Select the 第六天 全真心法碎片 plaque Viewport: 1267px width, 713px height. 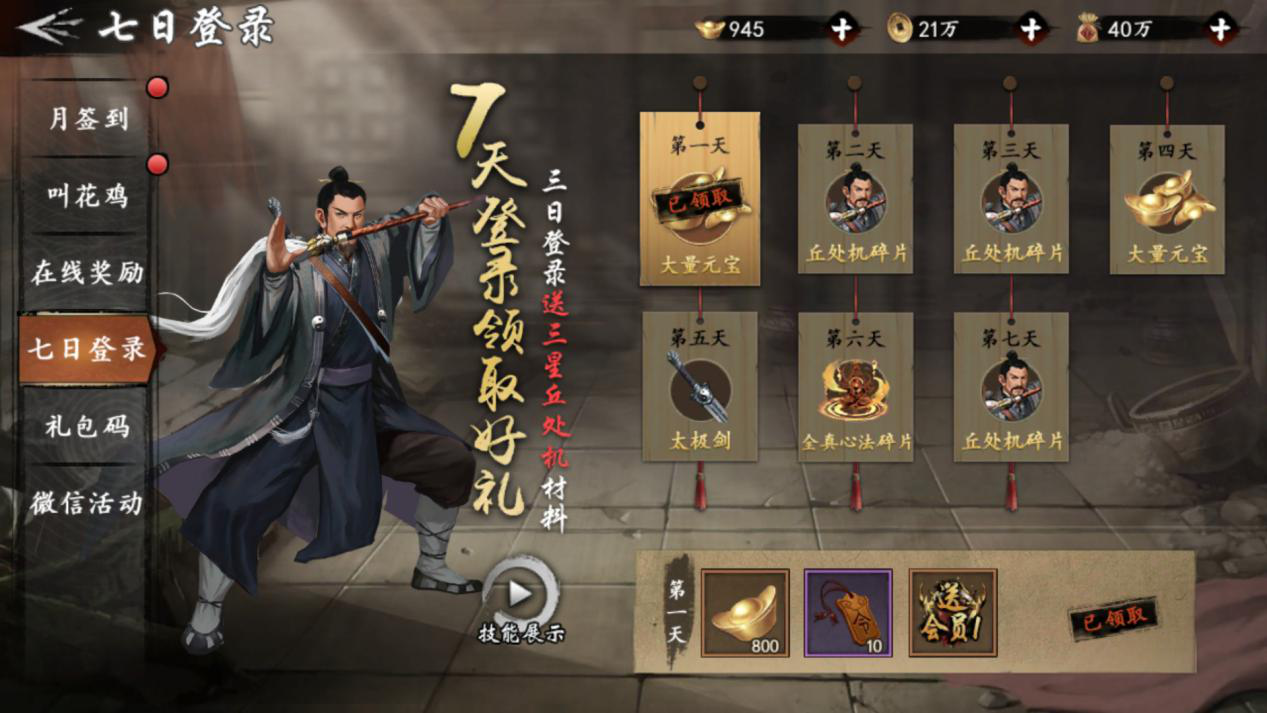[x=855, y=387]
